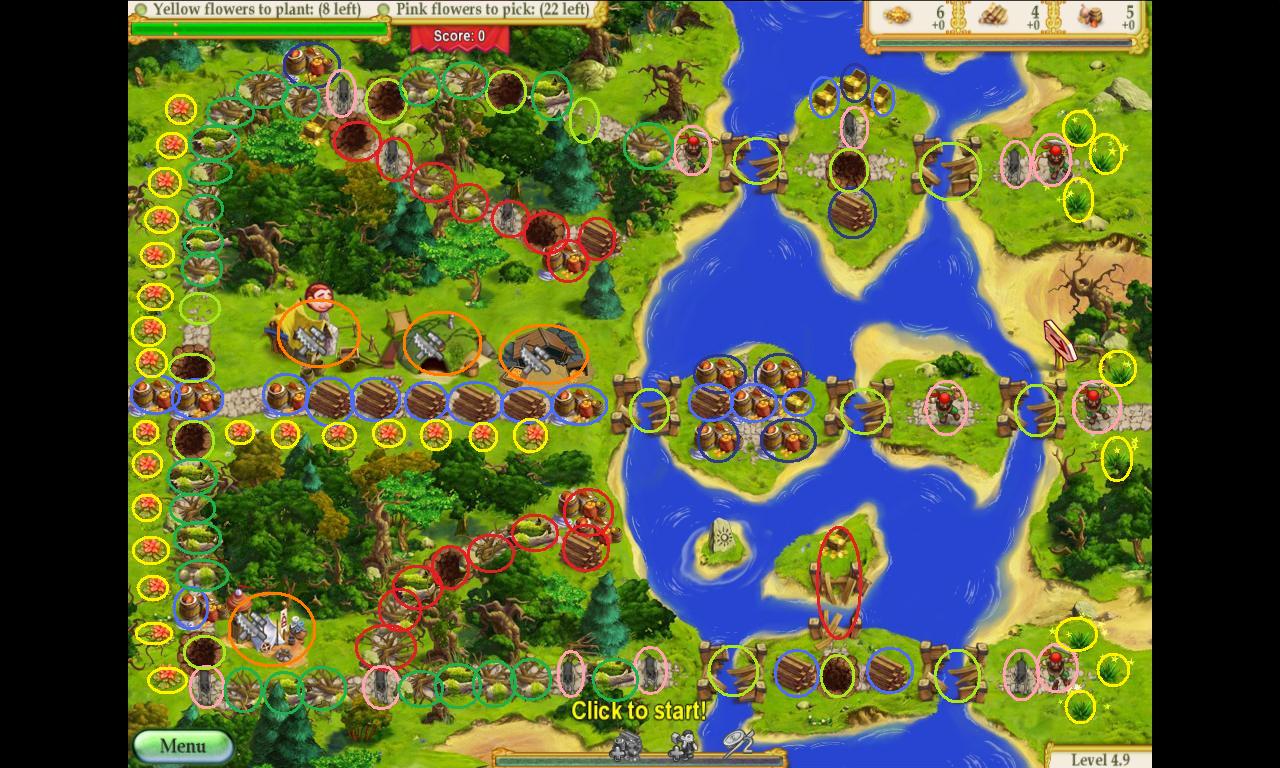Click the "Click to start!" prompt
The width and height of the screenshot is (1280, 768).
(638, 711)
